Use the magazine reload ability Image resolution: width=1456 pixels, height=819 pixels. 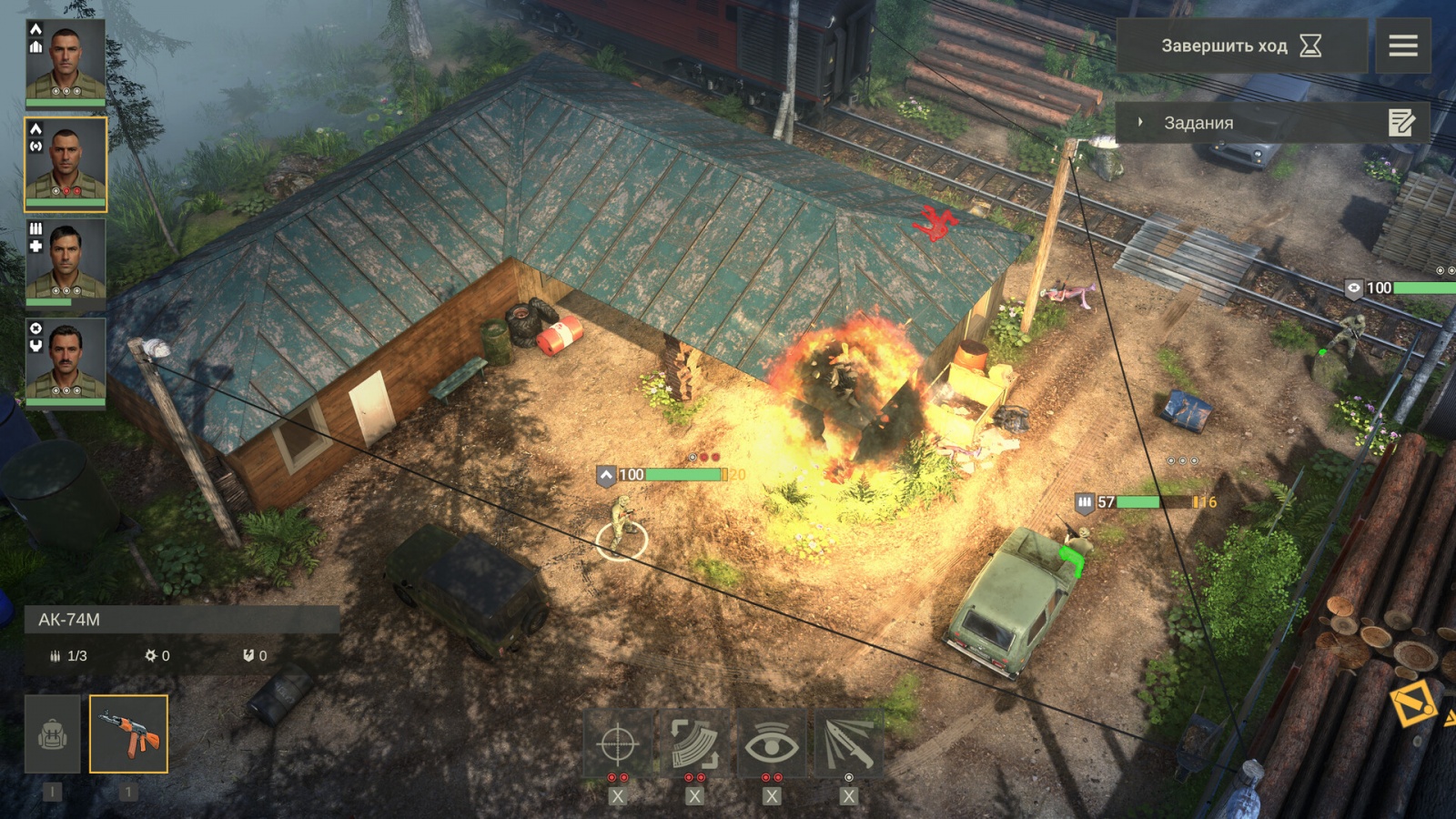694,744
